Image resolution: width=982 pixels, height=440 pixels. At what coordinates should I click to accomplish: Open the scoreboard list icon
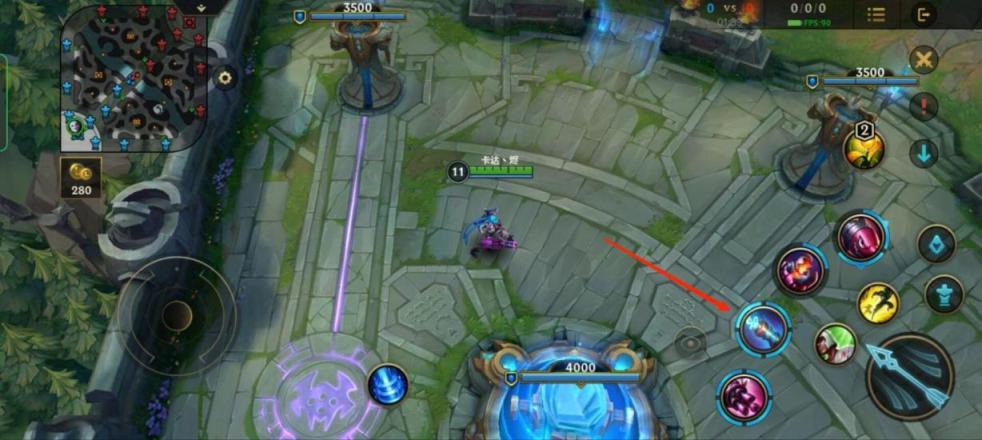(876, 14)
